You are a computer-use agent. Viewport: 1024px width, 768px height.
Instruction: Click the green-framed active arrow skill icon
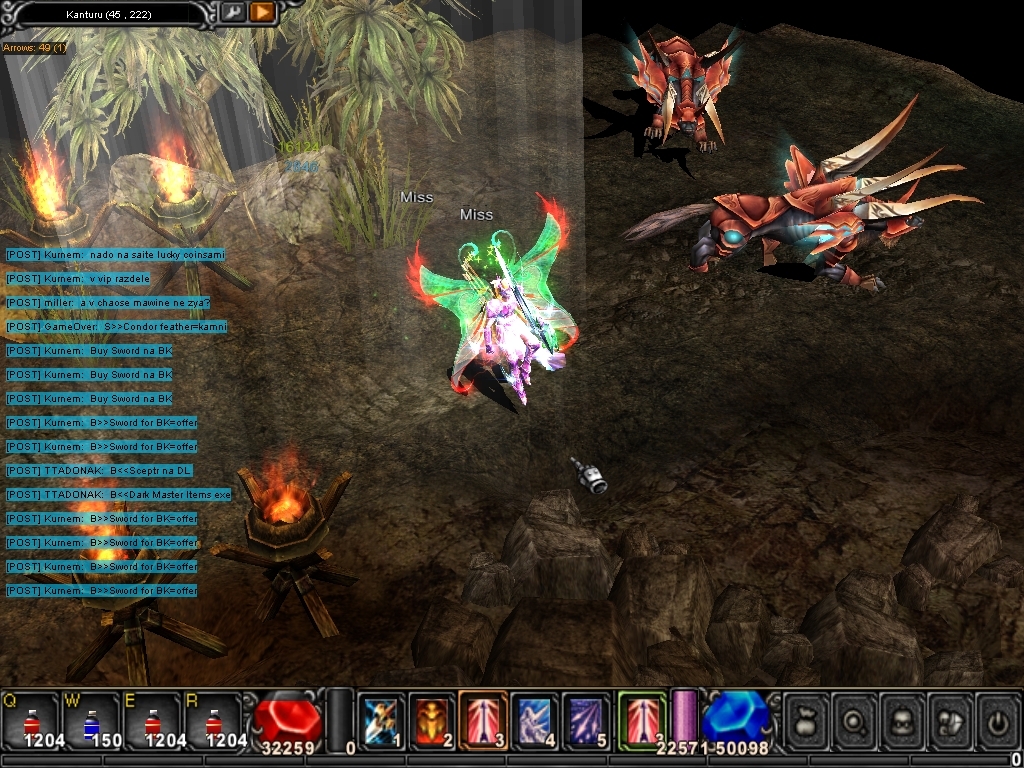641,718
